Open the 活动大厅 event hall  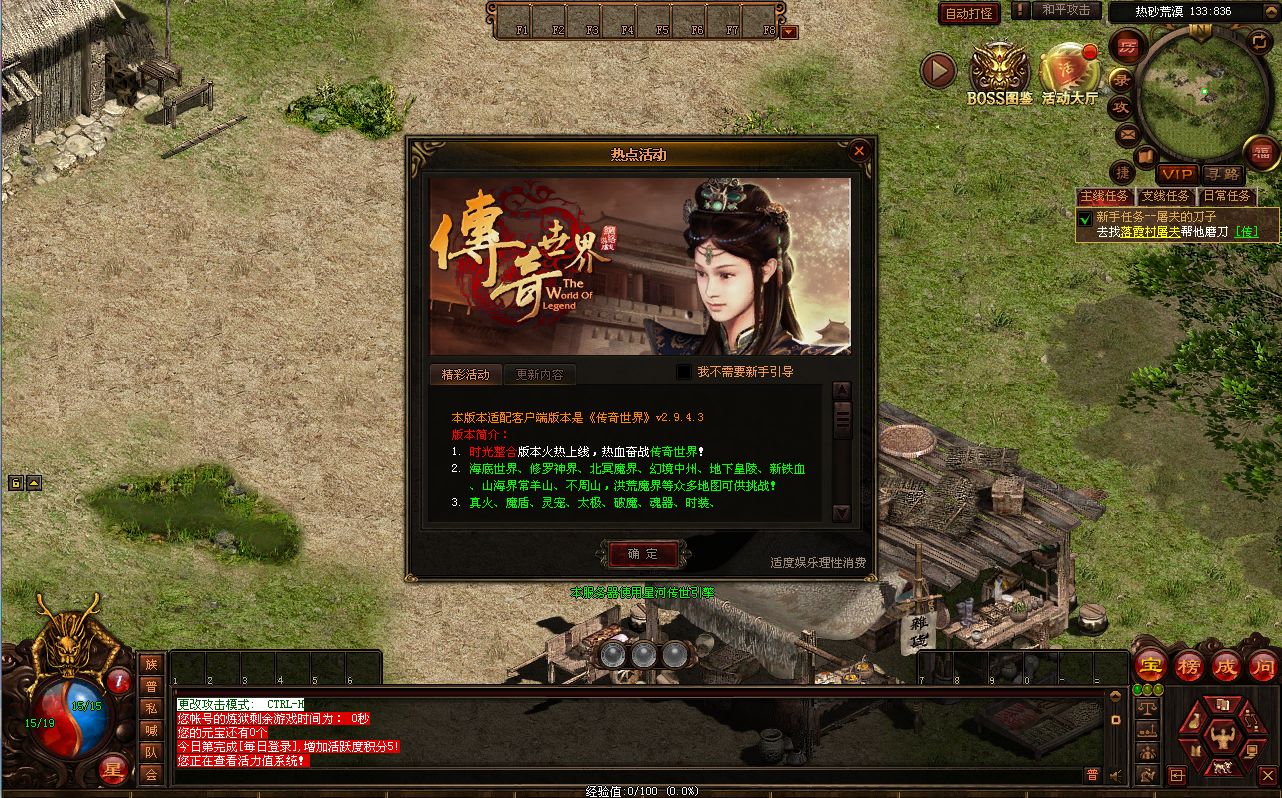1070,72
